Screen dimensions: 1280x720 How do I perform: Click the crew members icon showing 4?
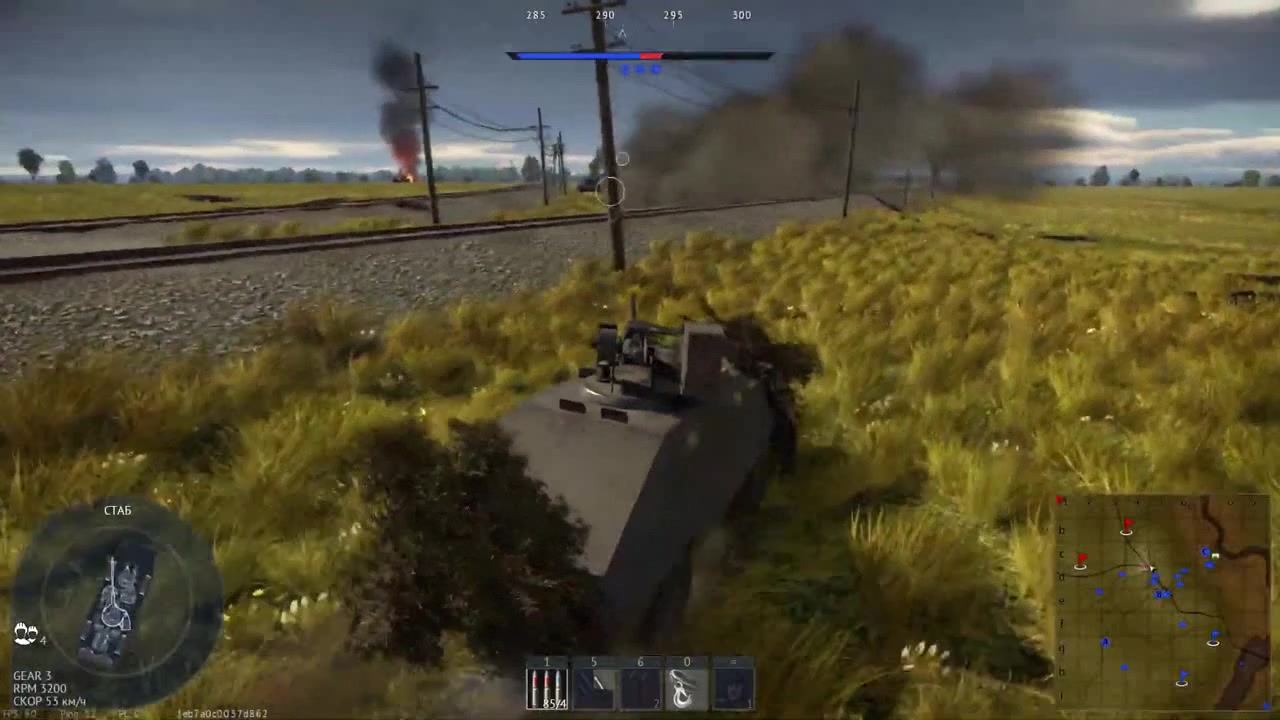point(25,634)
